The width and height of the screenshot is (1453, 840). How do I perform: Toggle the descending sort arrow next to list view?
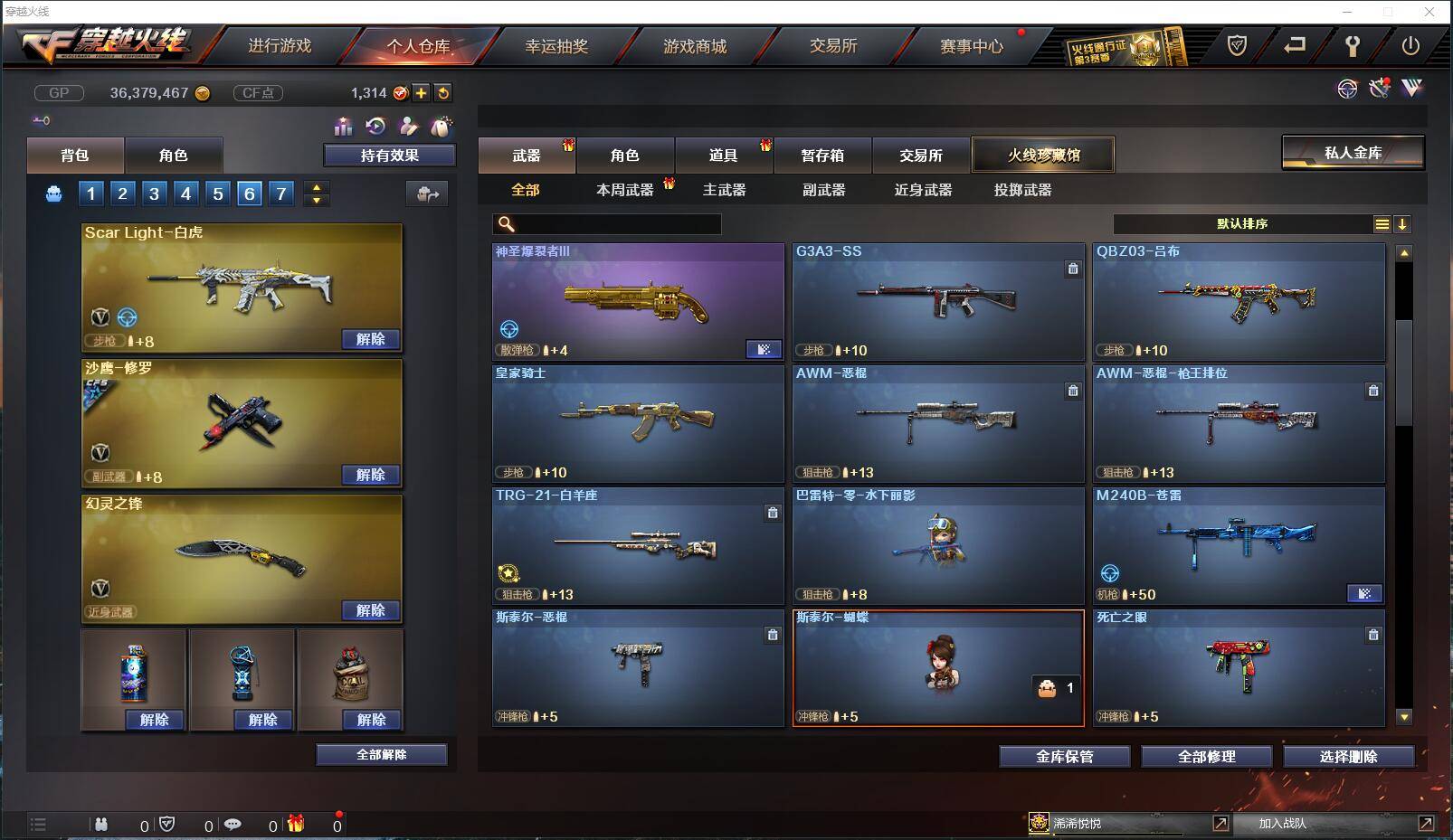1404,223
